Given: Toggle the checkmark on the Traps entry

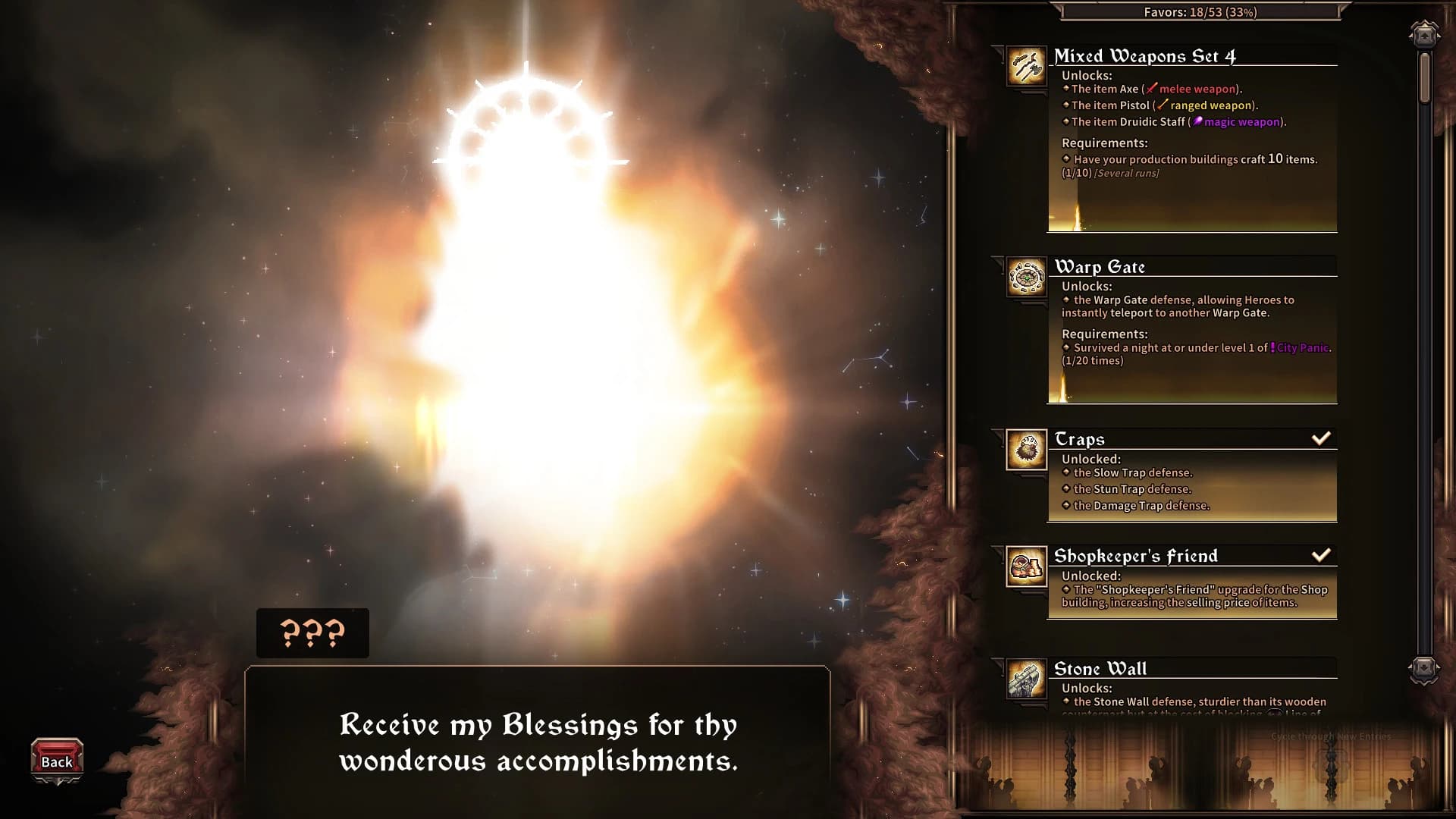Looking at the screenshot, I should pos(1322,437).
